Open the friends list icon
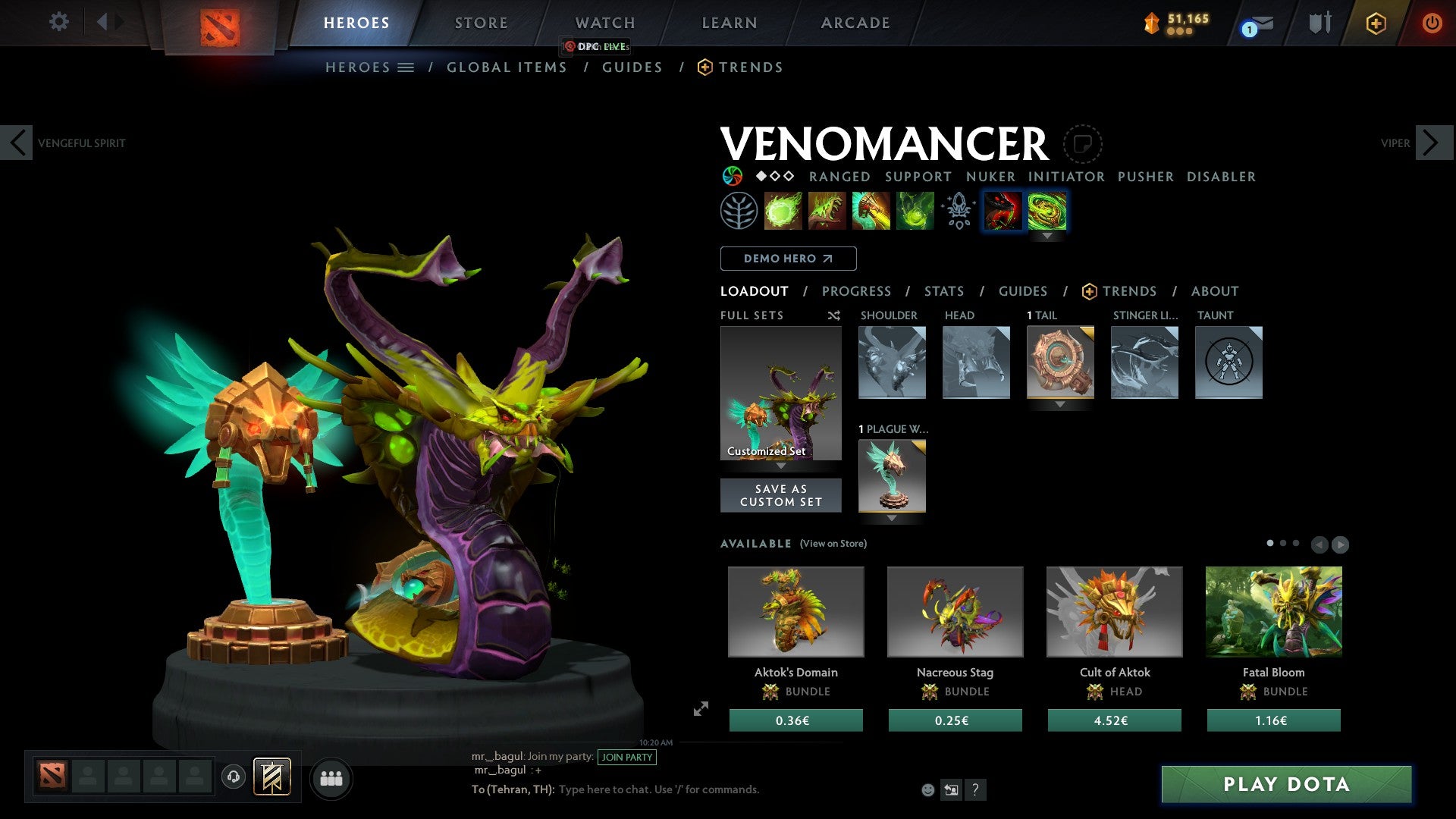Image resolution: width=1456 pixels, height=819 pixels. click(331, 777)
